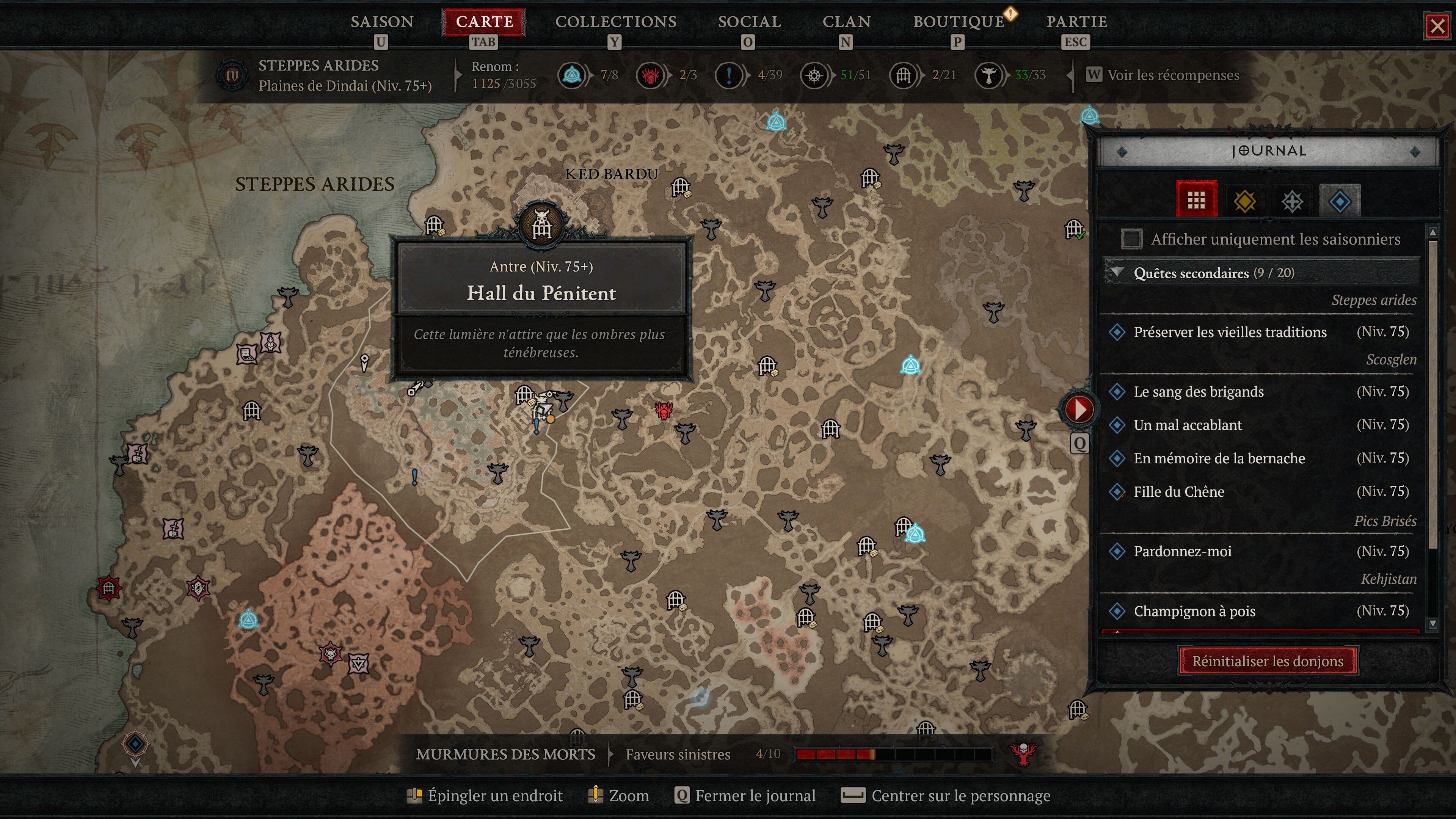Go to the Clan tab

coord(846,22)
